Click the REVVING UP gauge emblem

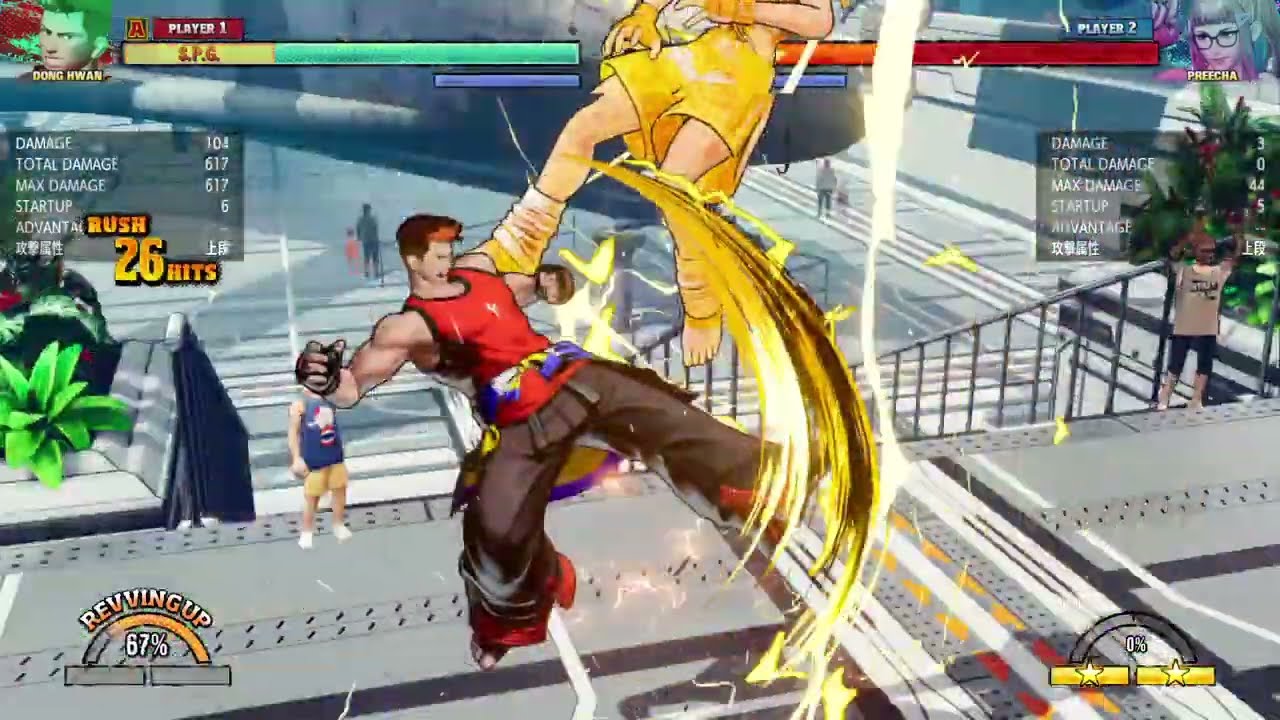144,623
